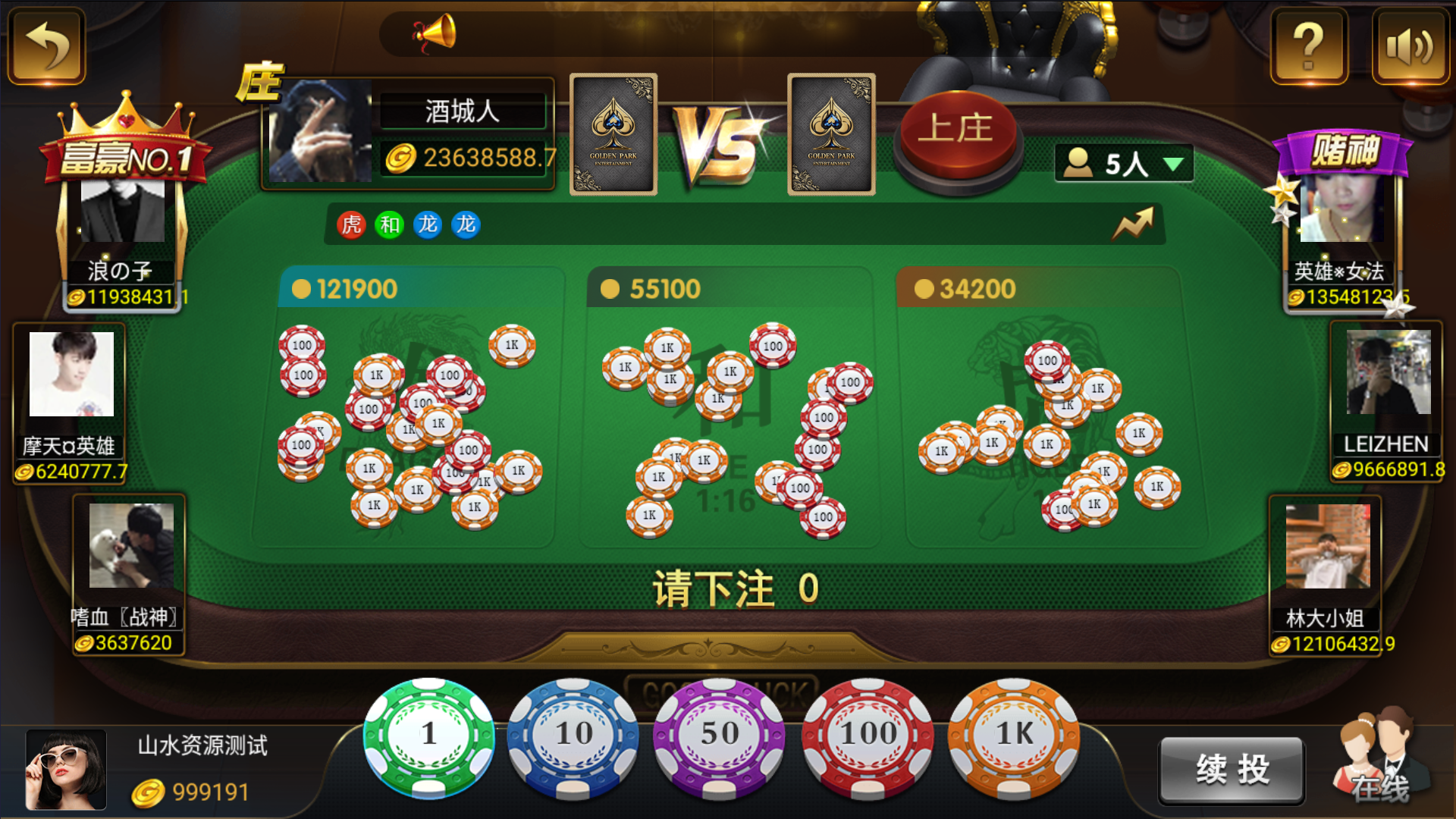Click the dragon side card deck
Viewport: 1456px width, 819px height.
point(613,133)
